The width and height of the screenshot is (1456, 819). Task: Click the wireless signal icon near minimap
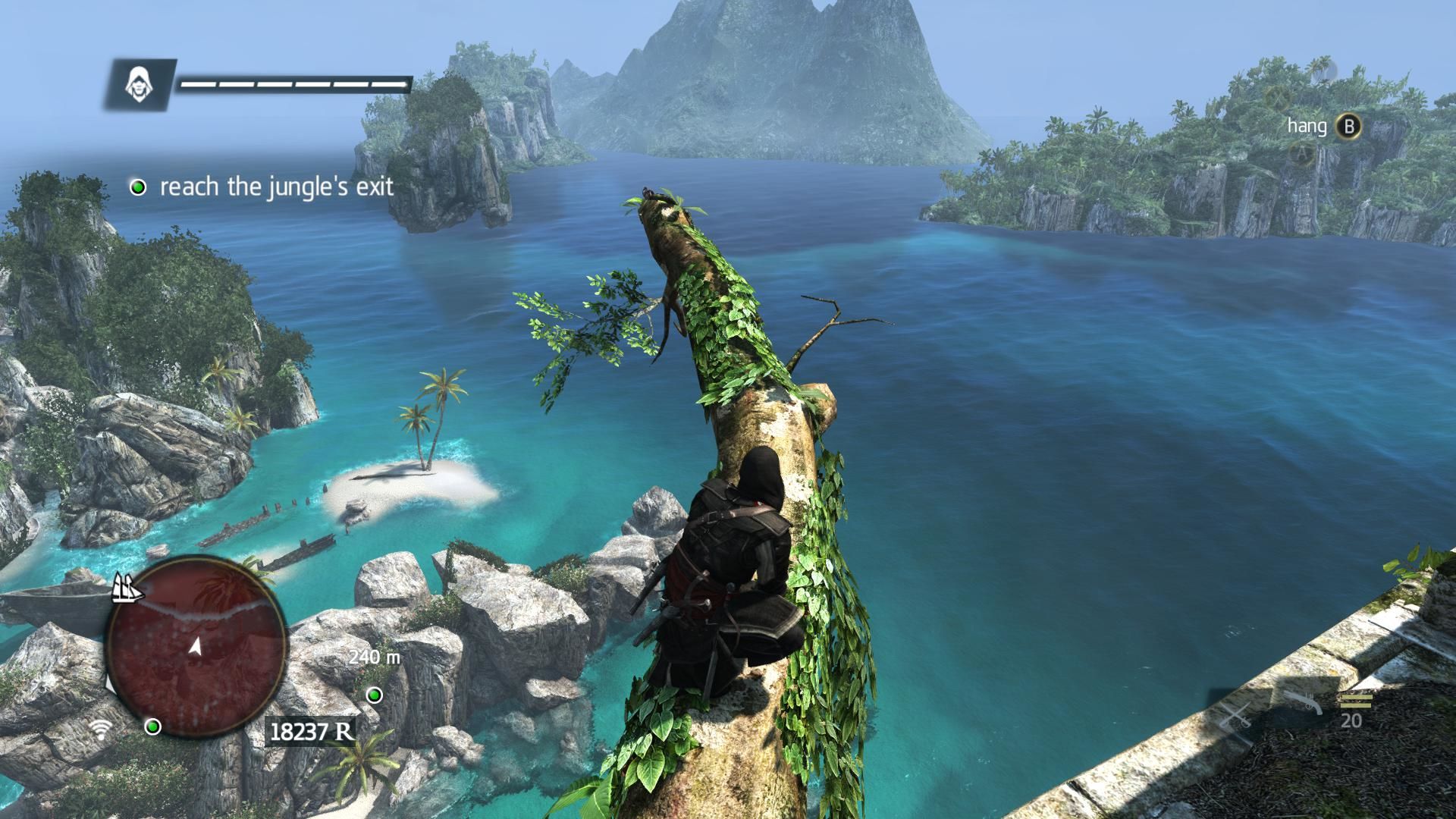(100, 730)
